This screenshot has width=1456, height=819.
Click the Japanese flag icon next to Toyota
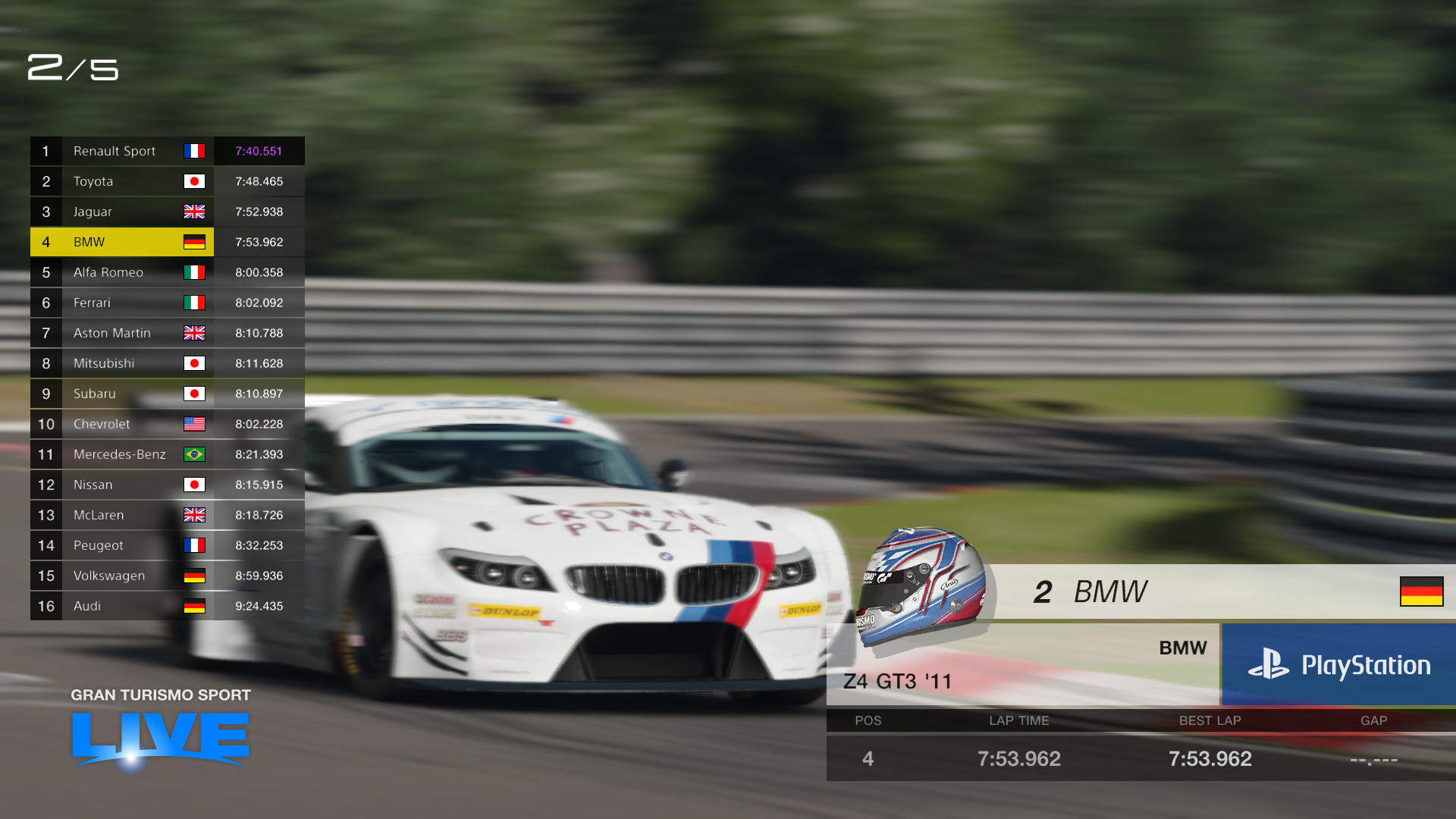point(196,181)
